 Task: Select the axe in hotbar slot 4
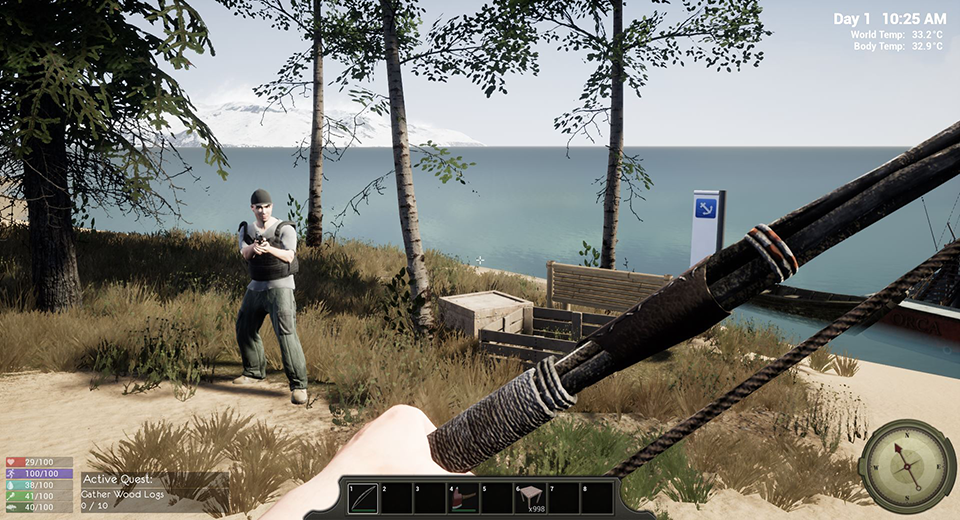click(463, 497)
